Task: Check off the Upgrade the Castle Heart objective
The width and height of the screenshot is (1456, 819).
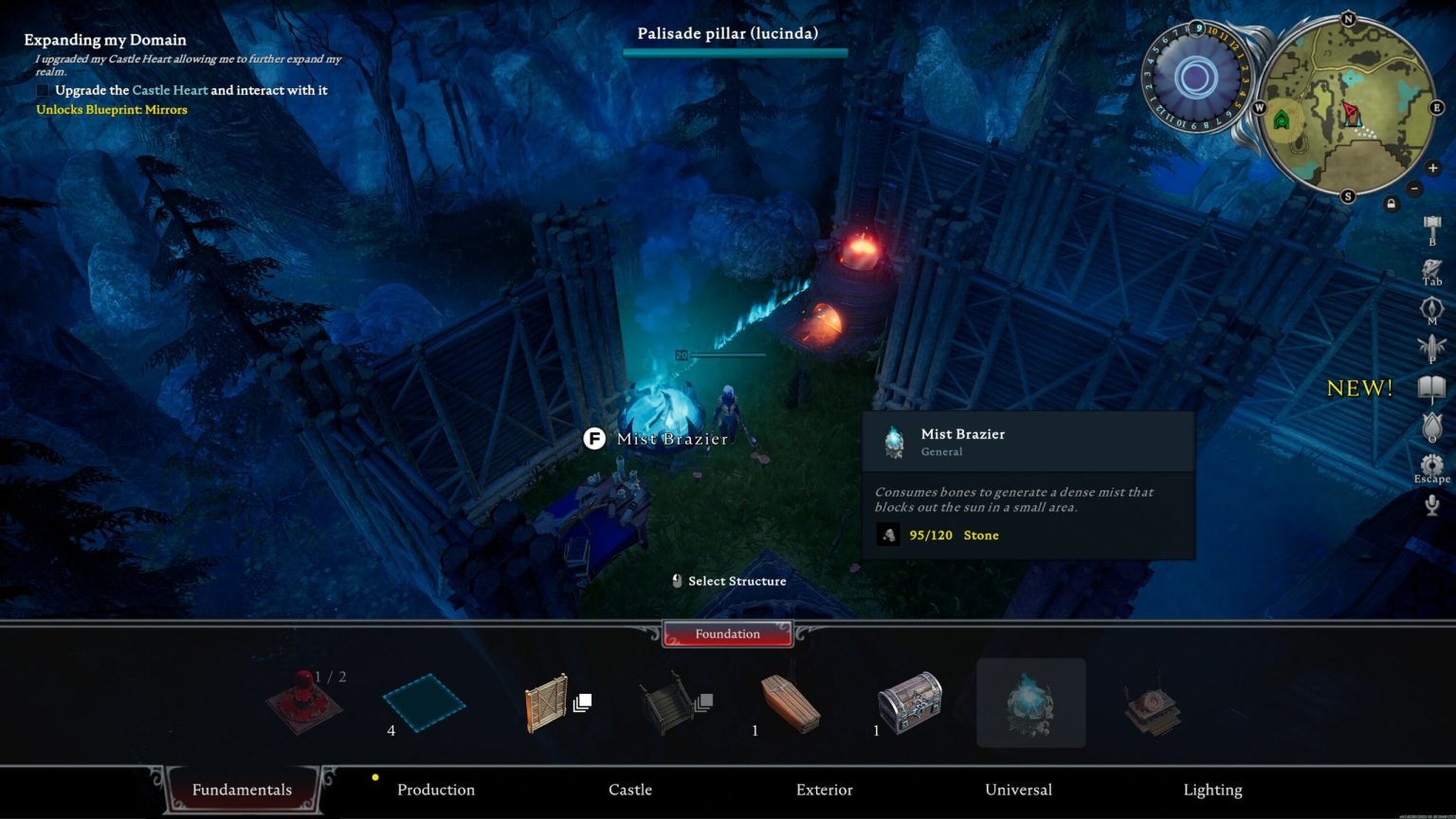Action: (42, 89)
